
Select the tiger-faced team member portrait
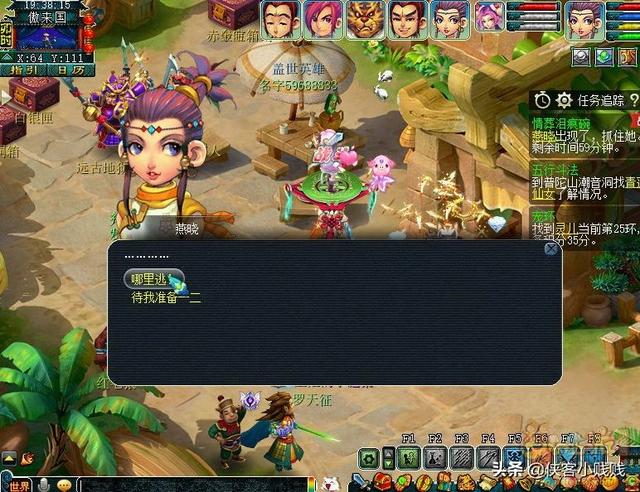[x=364, y=19]
